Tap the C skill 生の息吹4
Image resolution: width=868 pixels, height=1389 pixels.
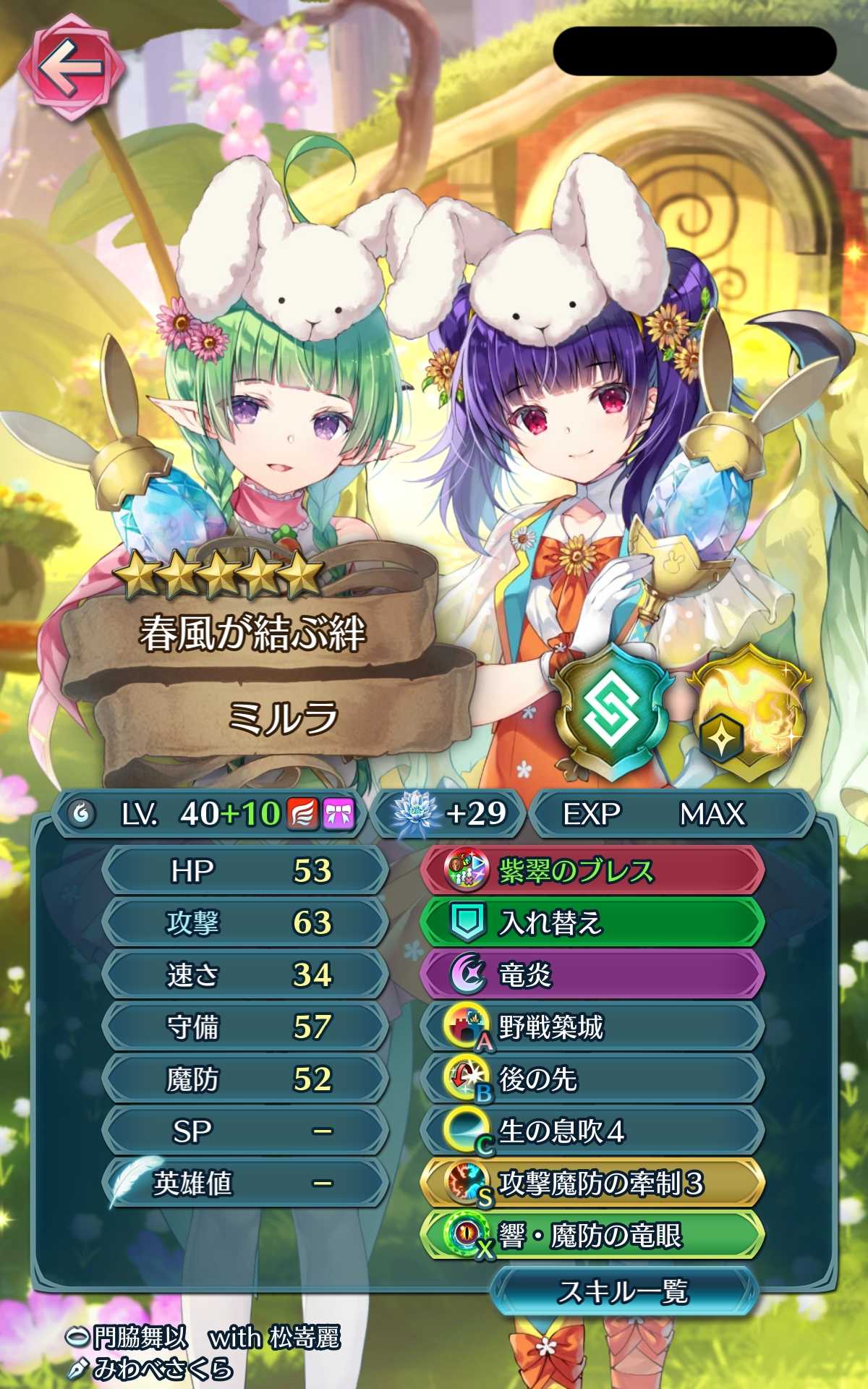(592, 1131)
